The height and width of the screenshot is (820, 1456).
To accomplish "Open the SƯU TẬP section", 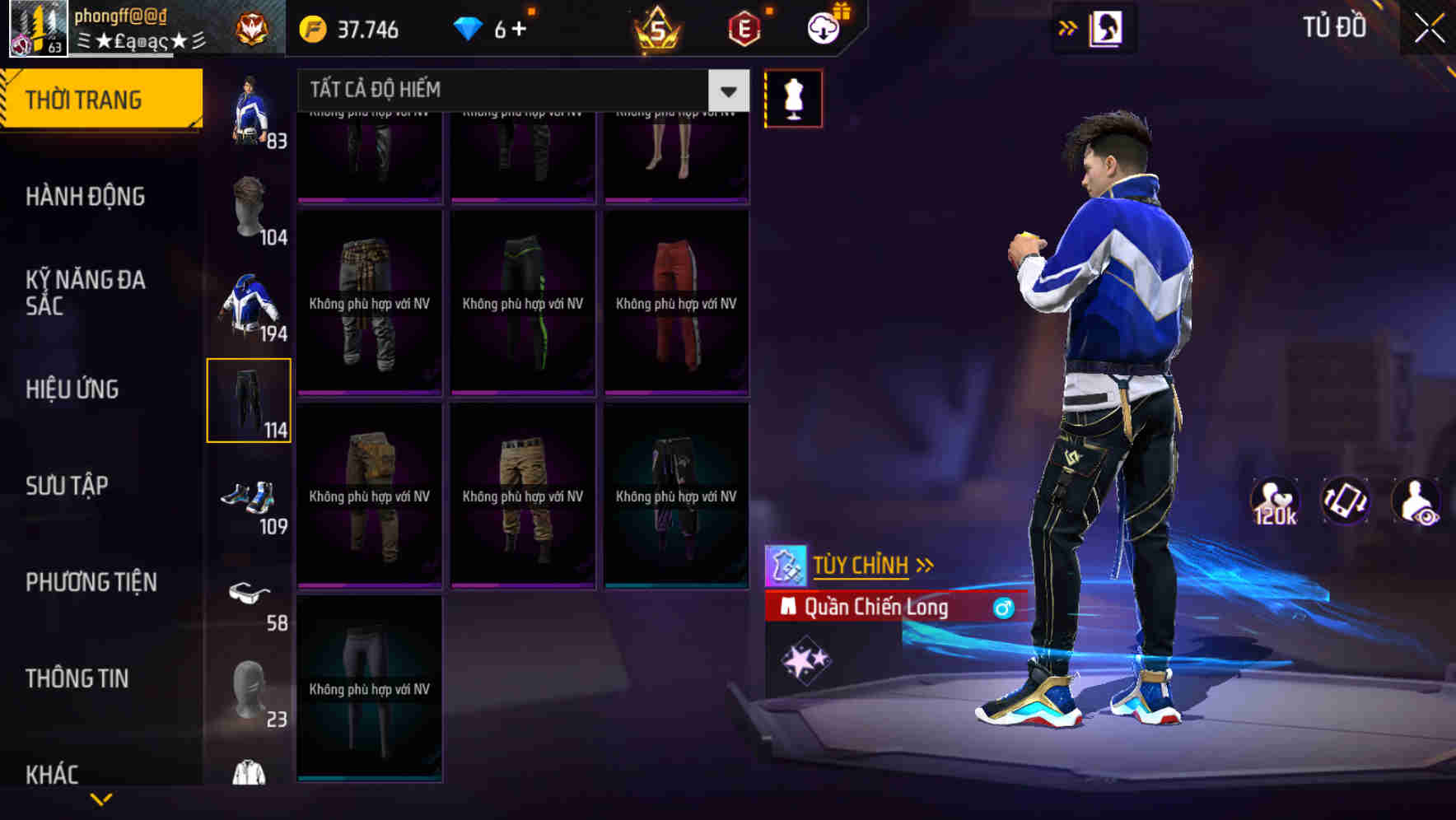I will tap(68, 486).
